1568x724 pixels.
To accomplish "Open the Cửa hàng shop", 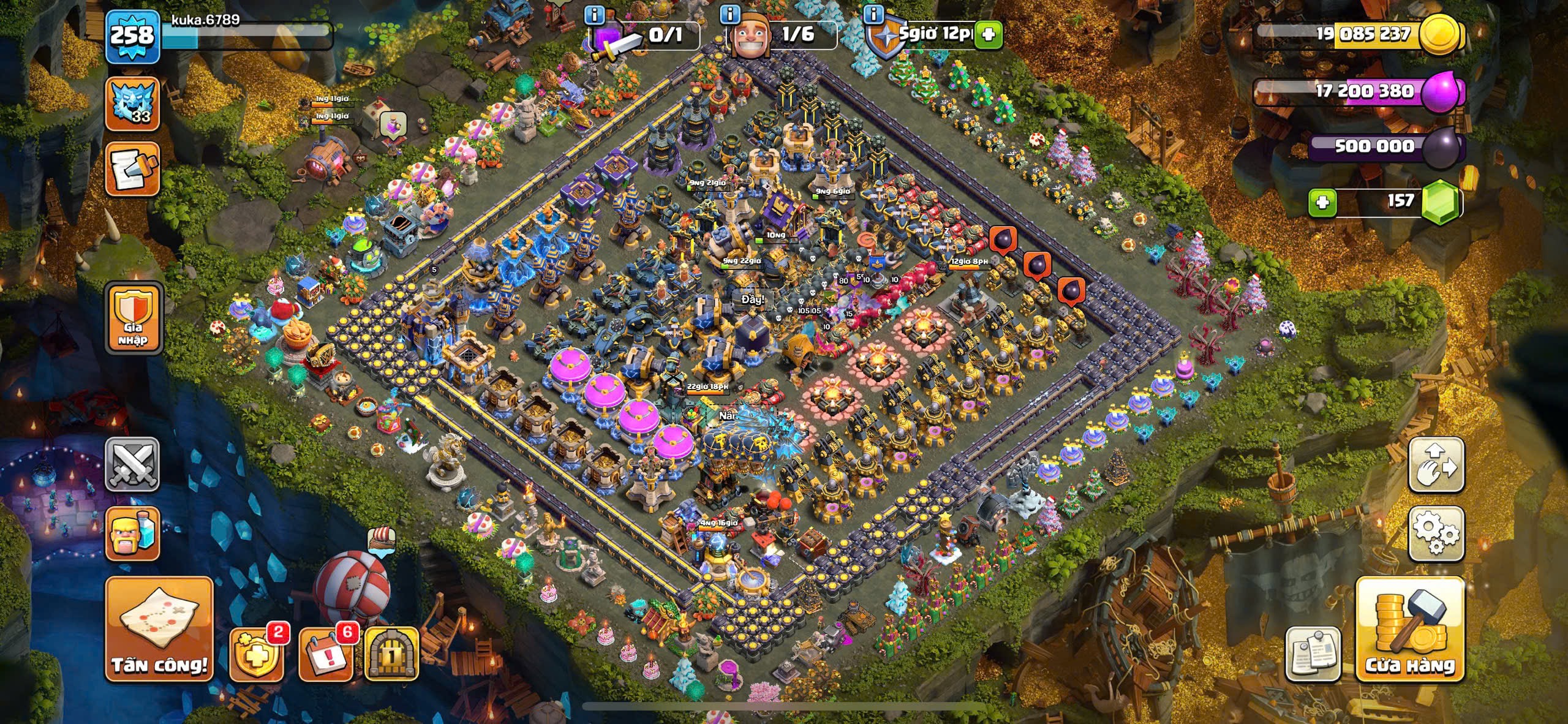I will point(1410,630).
